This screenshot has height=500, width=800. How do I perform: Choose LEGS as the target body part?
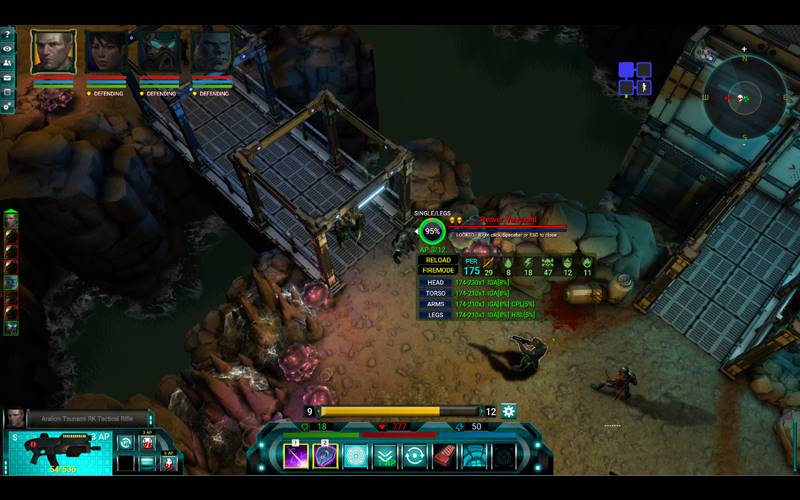coord(436,315)
